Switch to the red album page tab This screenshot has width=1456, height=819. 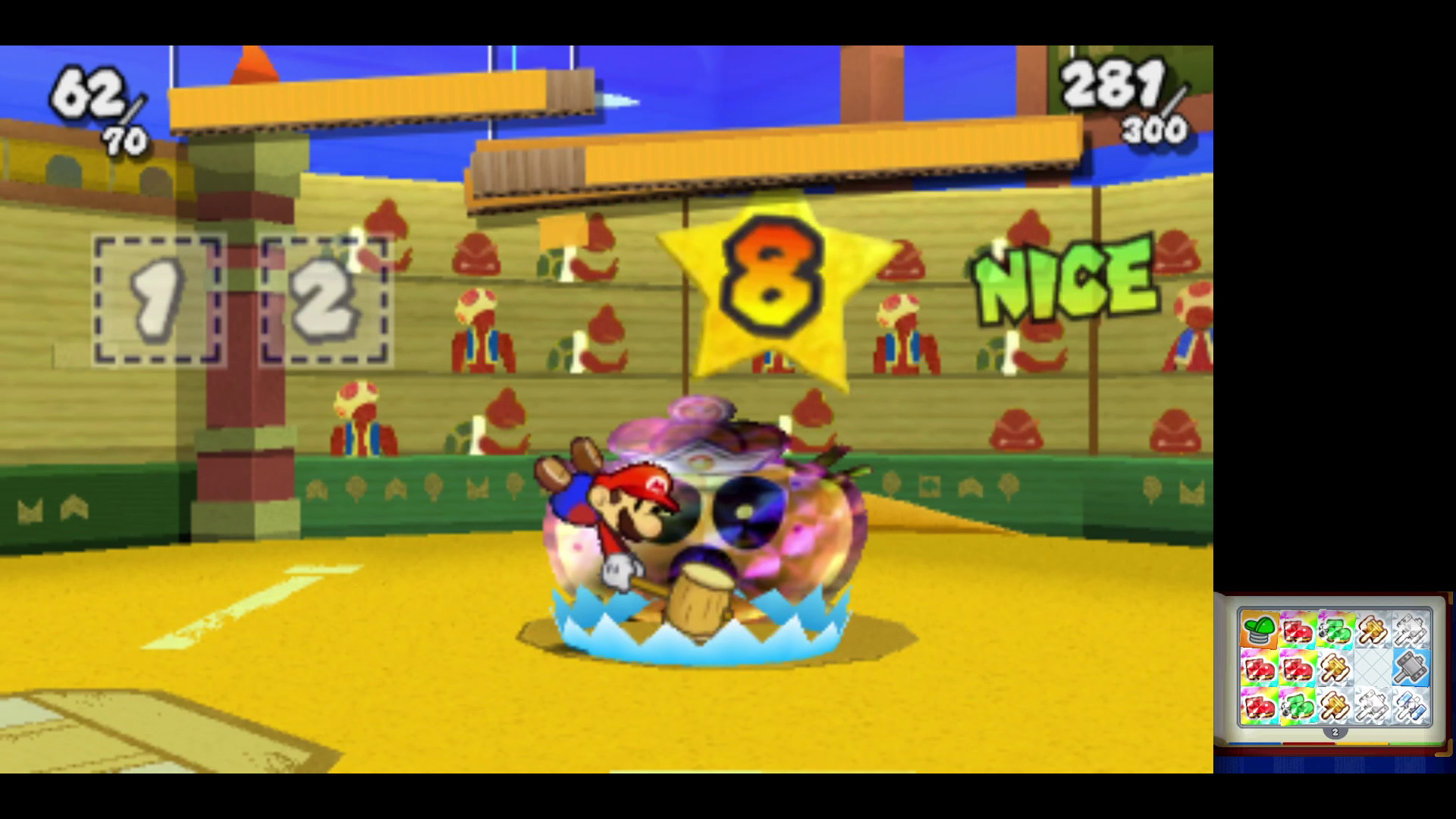[x=1308, y=743]
